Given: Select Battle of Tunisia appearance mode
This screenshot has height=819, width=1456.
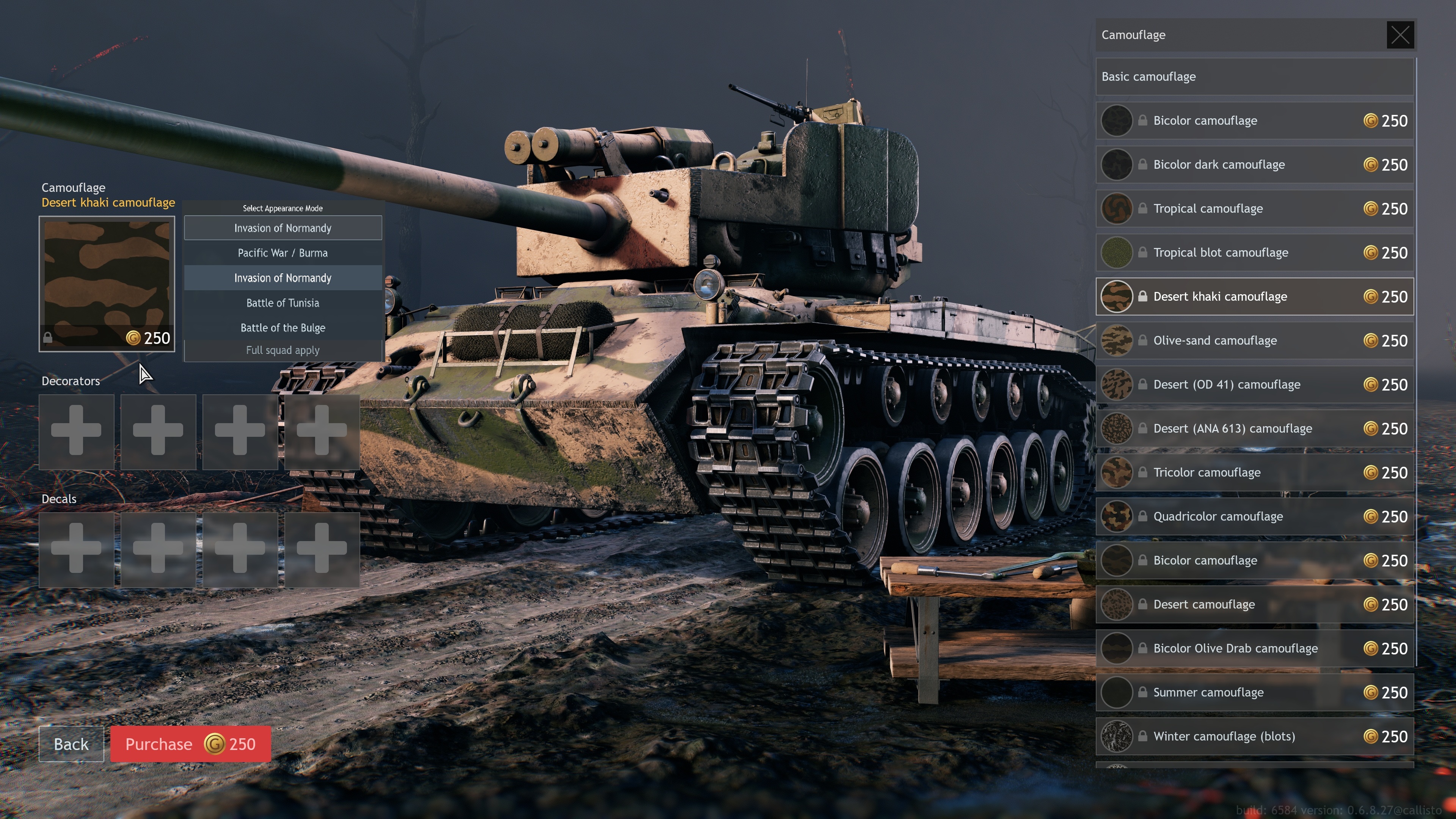Looking at the screenshot, I should 282,303.
